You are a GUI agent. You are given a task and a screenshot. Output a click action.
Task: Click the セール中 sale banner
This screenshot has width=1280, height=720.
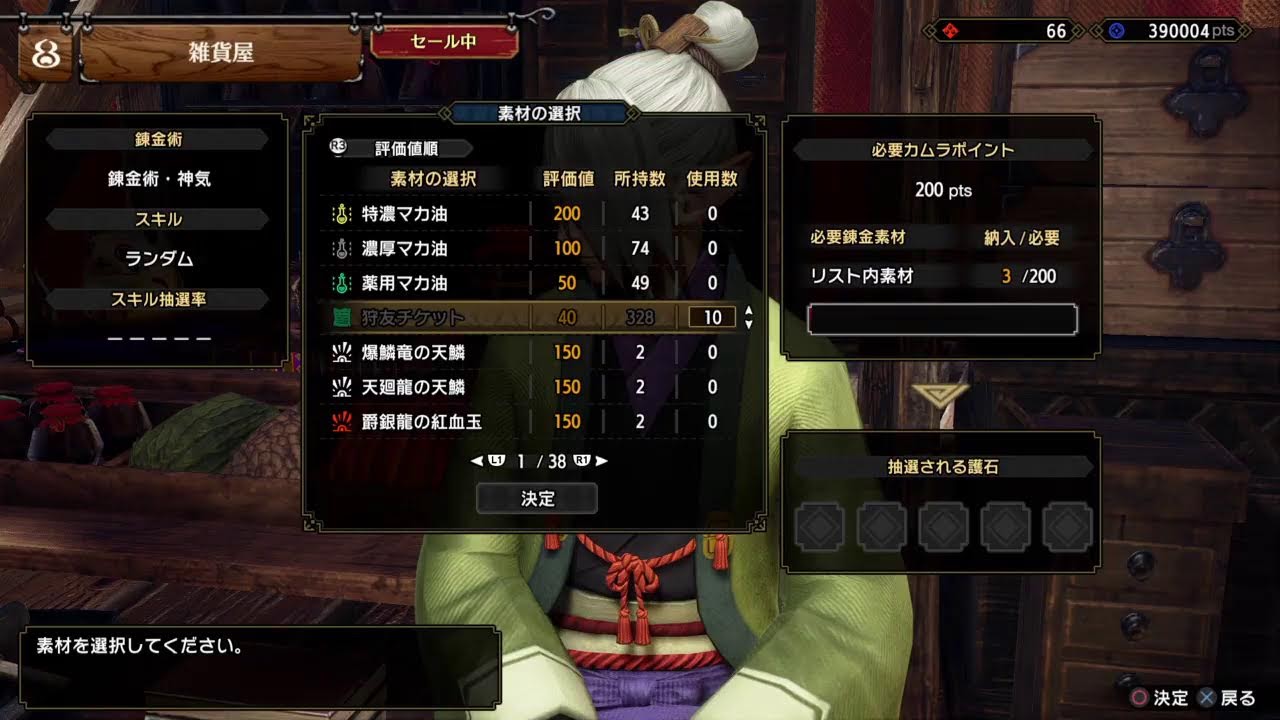(444, 42)
